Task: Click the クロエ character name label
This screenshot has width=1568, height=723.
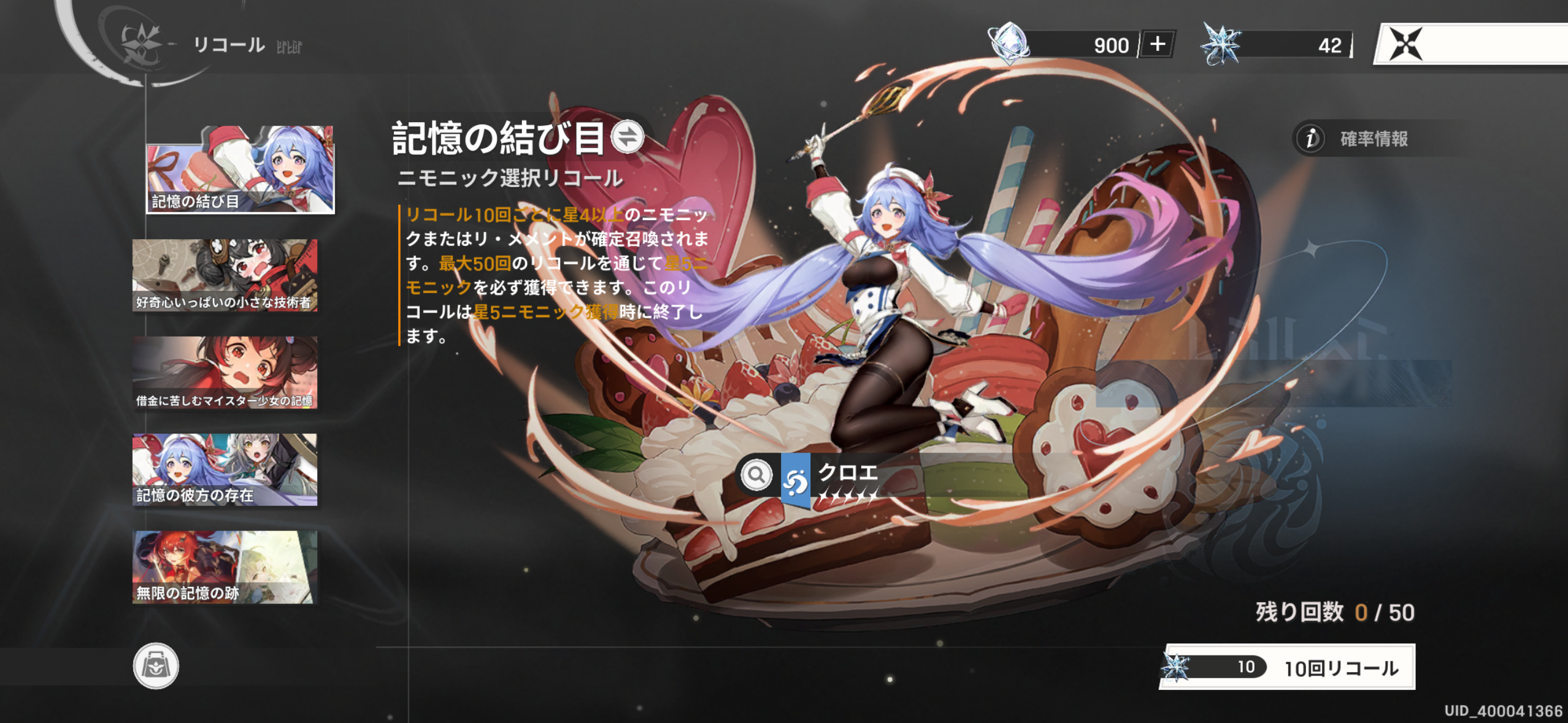Action: click(x=848, y=472)
